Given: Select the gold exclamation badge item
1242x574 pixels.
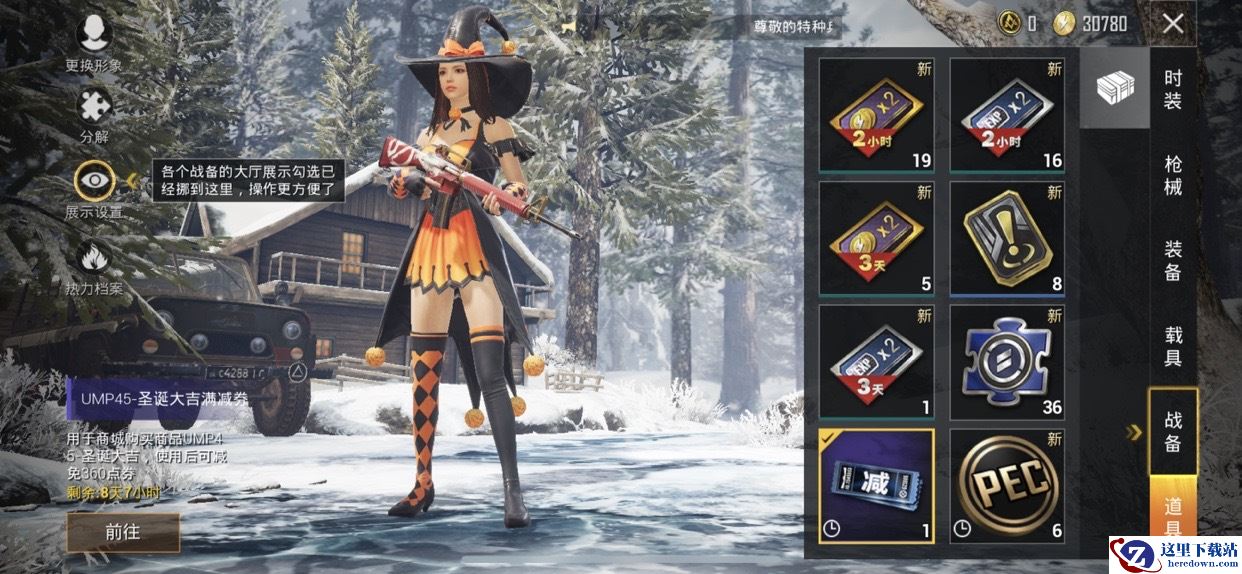Looking at the screenshot, I should coord(1006,239).
